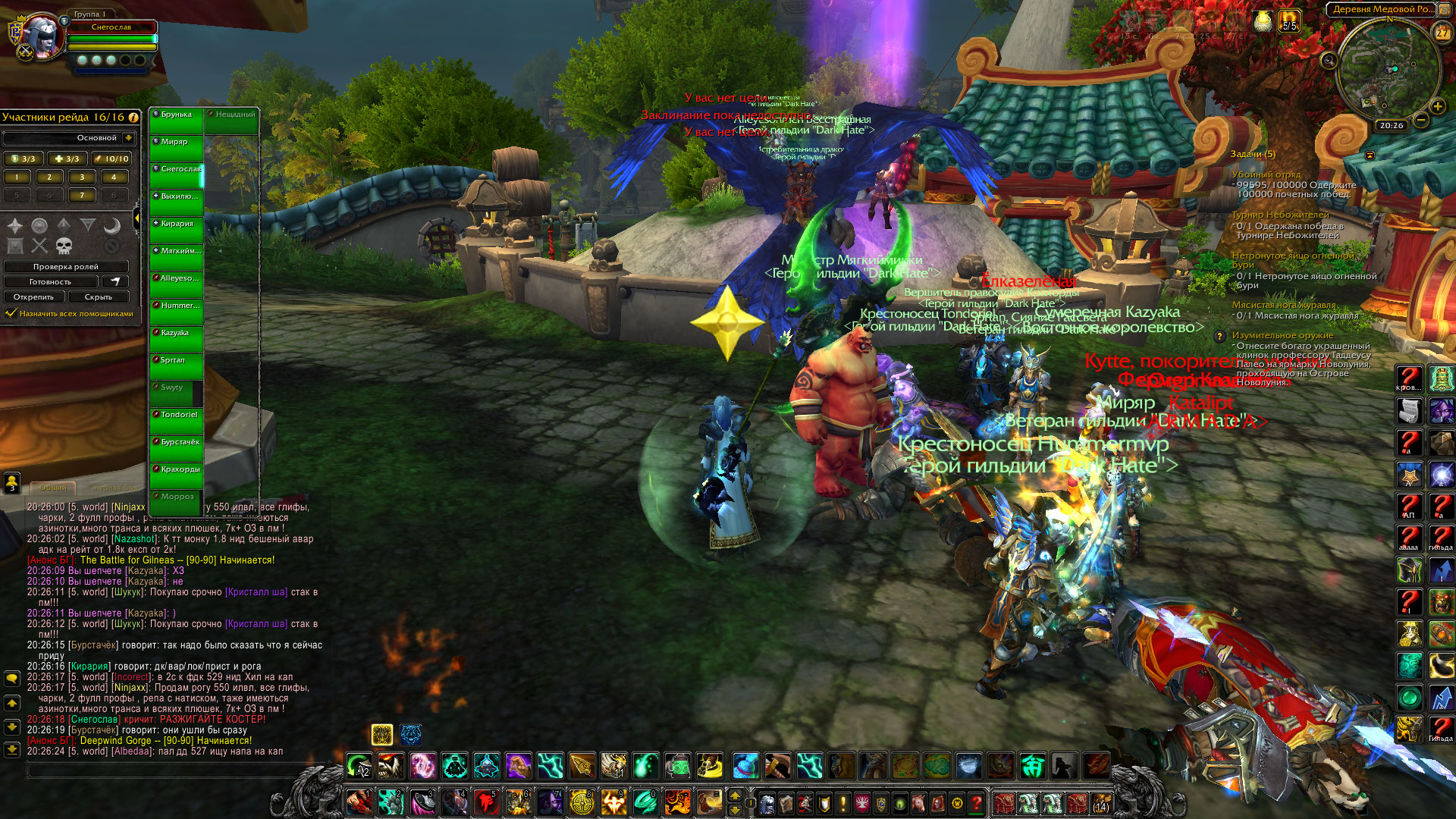The width and height of the screenshot is (1456, 819).
Task: Click the minimap tracking magnifier button
Action: point(1328,59)
